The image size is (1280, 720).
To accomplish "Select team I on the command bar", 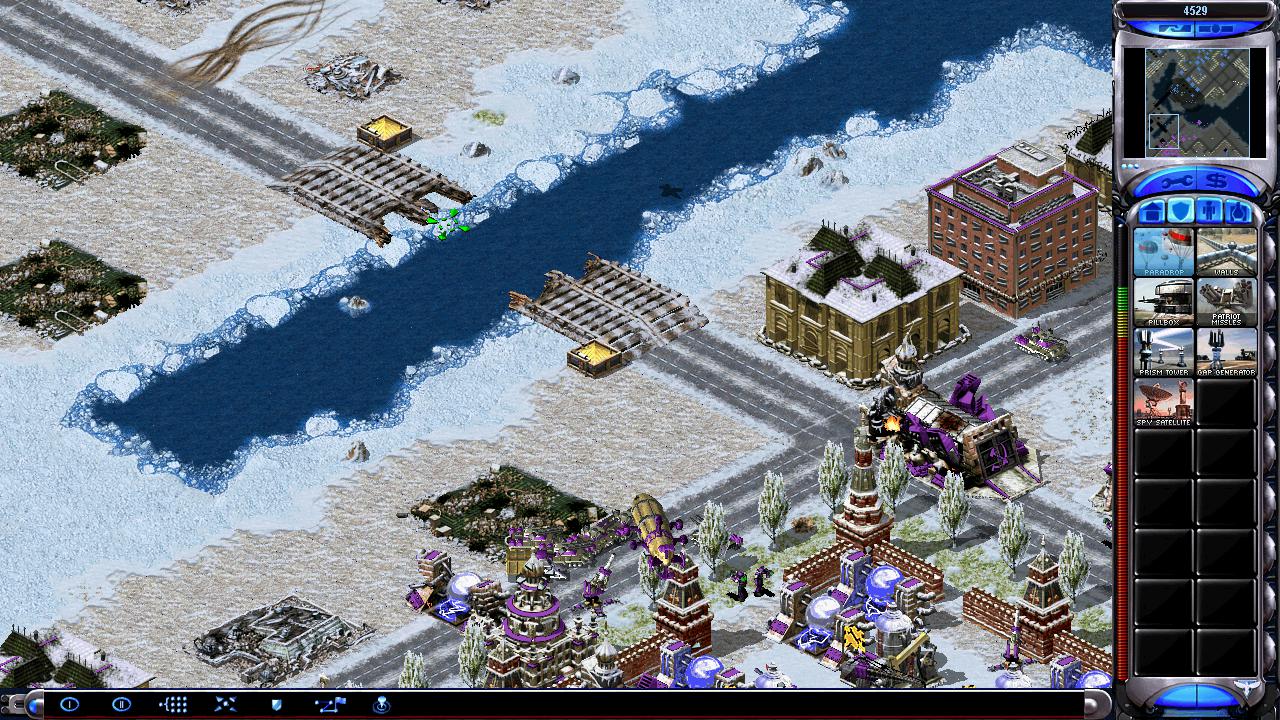I will tap(69, 704).
